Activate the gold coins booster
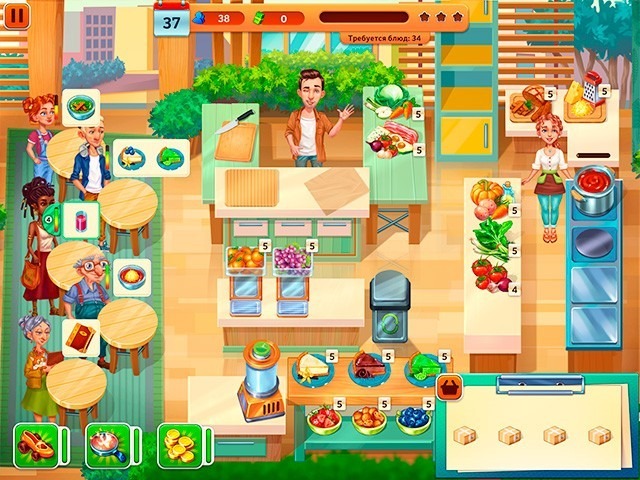The height and width of the screenshot is (480, 640). pos(179,443)
